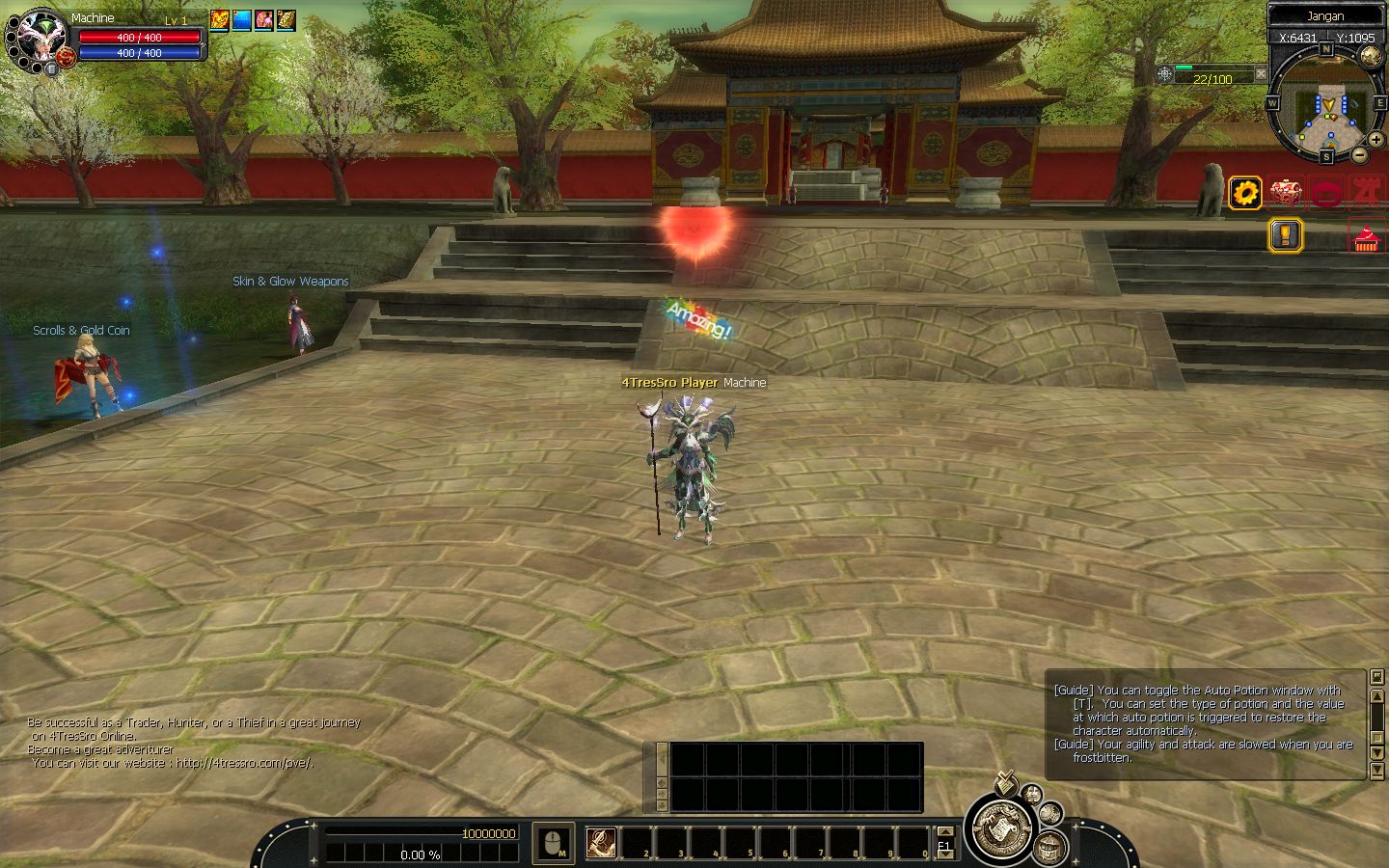This screenshot has height=868, width=1389.
Task: Zoom out the minimap with minus
Action: pyautogui.click(x=1359, y=154)
